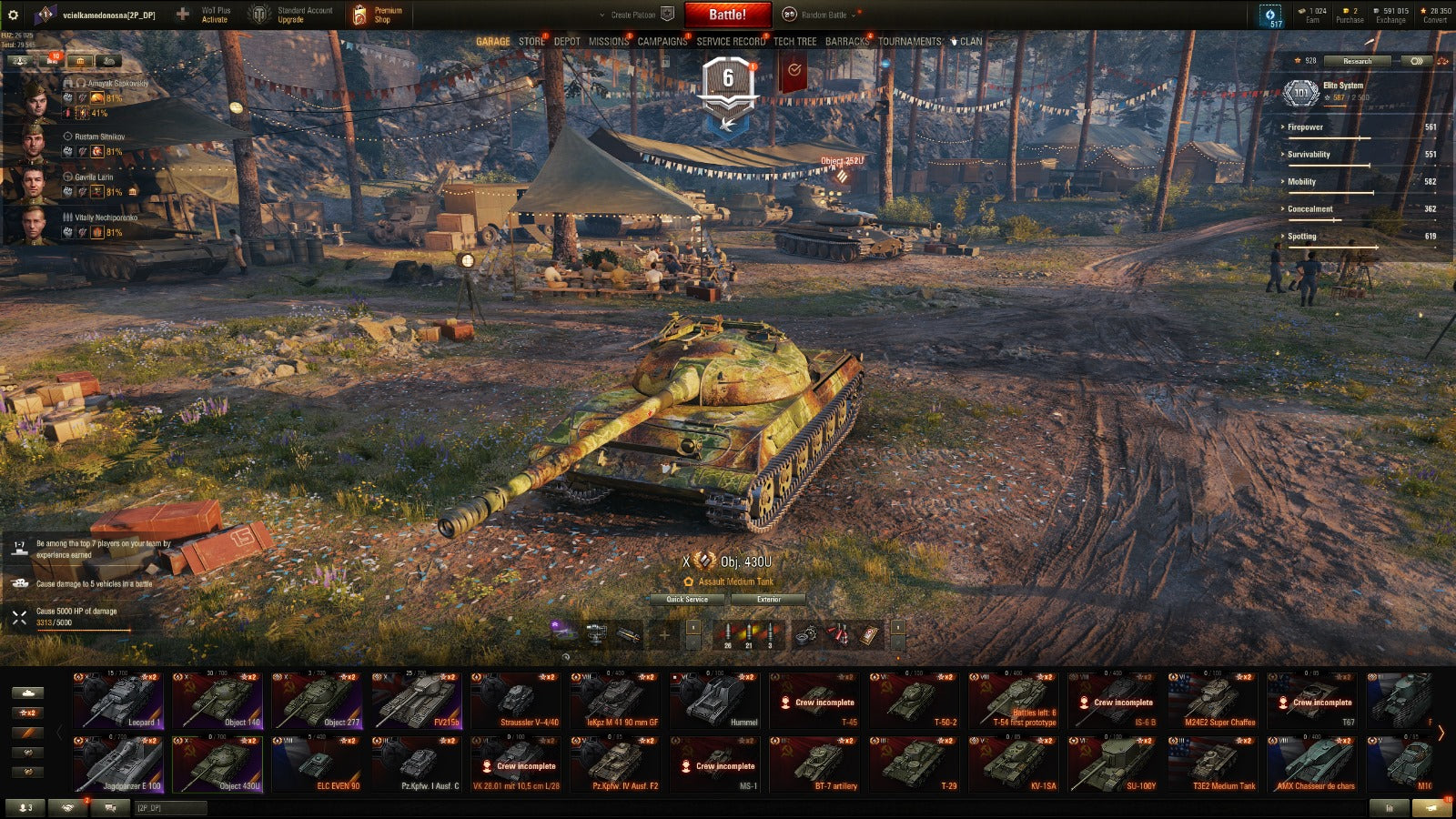This screenshot has height=819, width=1456.
Task: Open the STORE tab
Action: (x=531, y=41)
